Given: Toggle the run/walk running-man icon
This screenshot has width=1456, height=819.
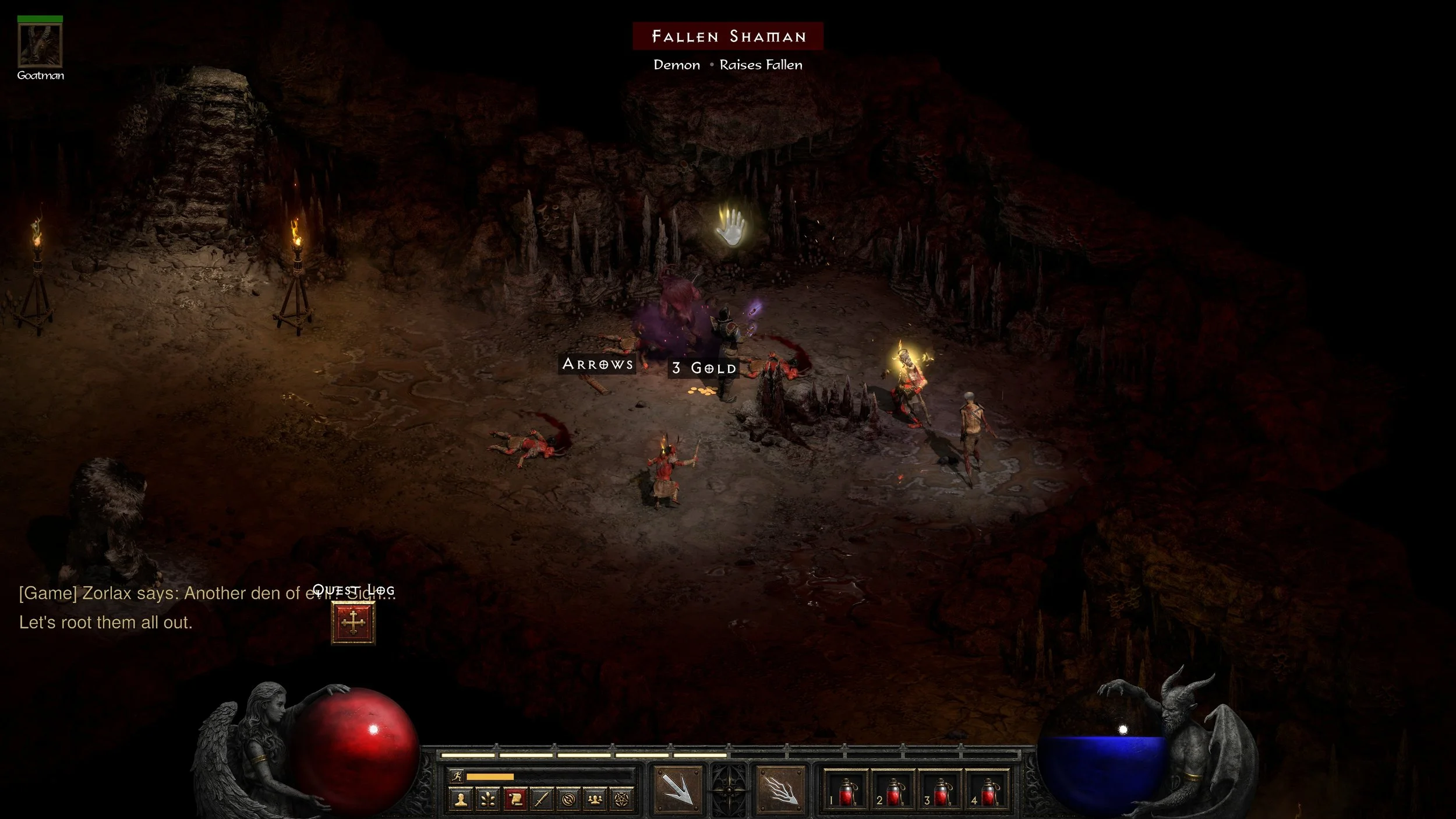Looking at the screenshot, I should [457, 776].
